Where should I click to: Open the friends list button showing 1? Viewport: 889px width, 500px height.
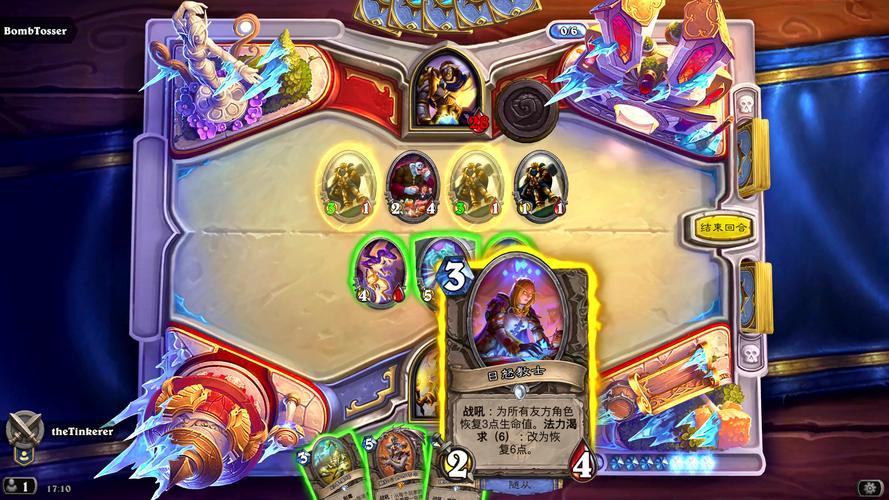20,487
